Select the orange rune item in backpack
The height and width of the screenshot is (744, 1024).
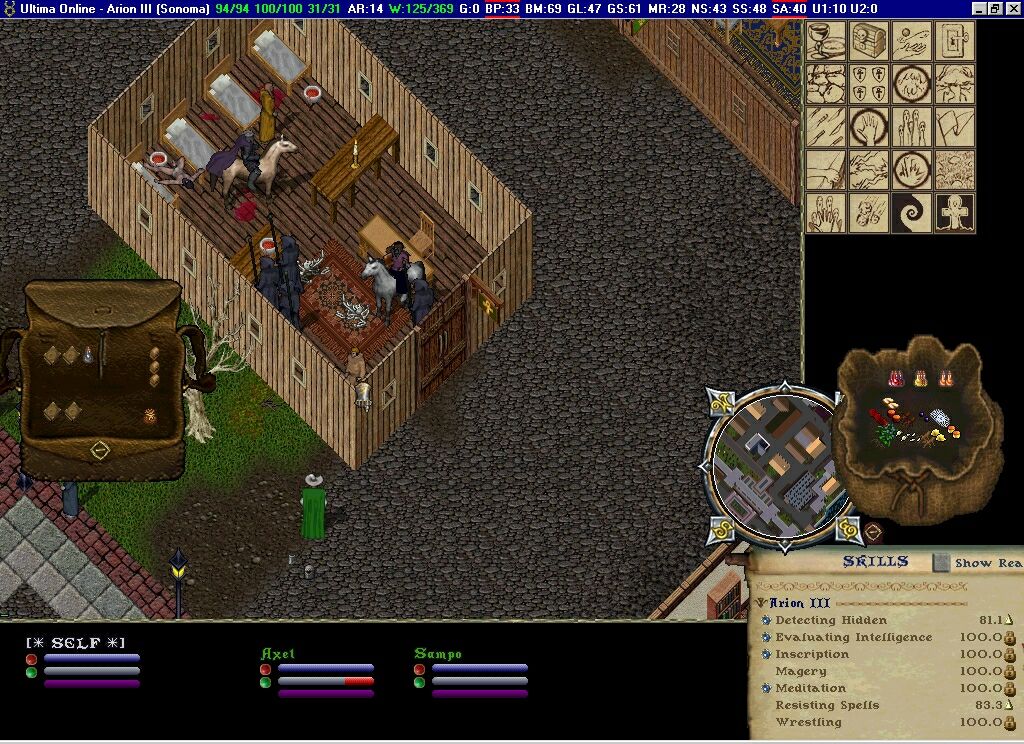[x=150, y=416]
